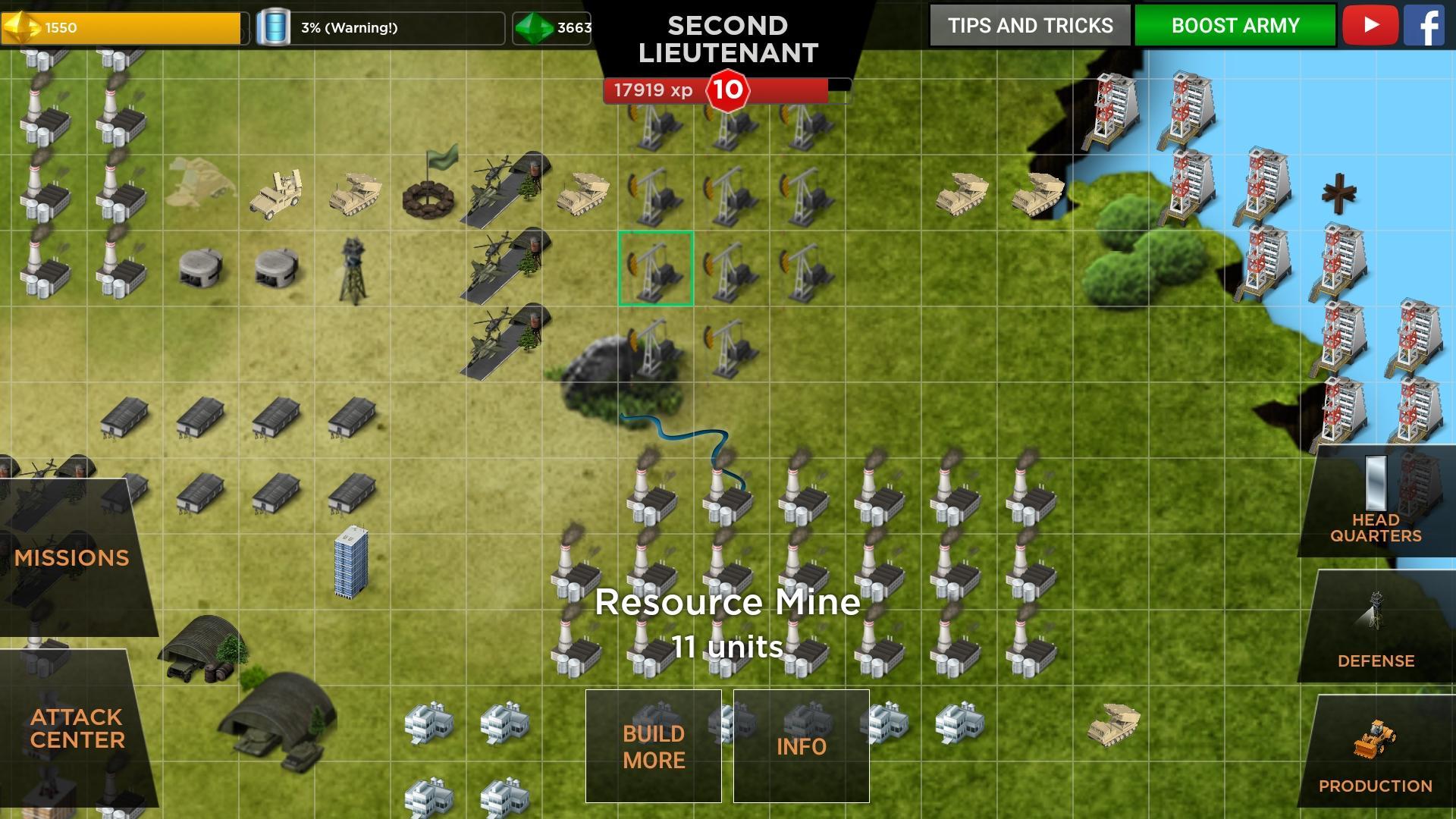The image size is (1456, 819).
Task: Choose Build More for the Resource Mine
Action: [x=653, y=747]
